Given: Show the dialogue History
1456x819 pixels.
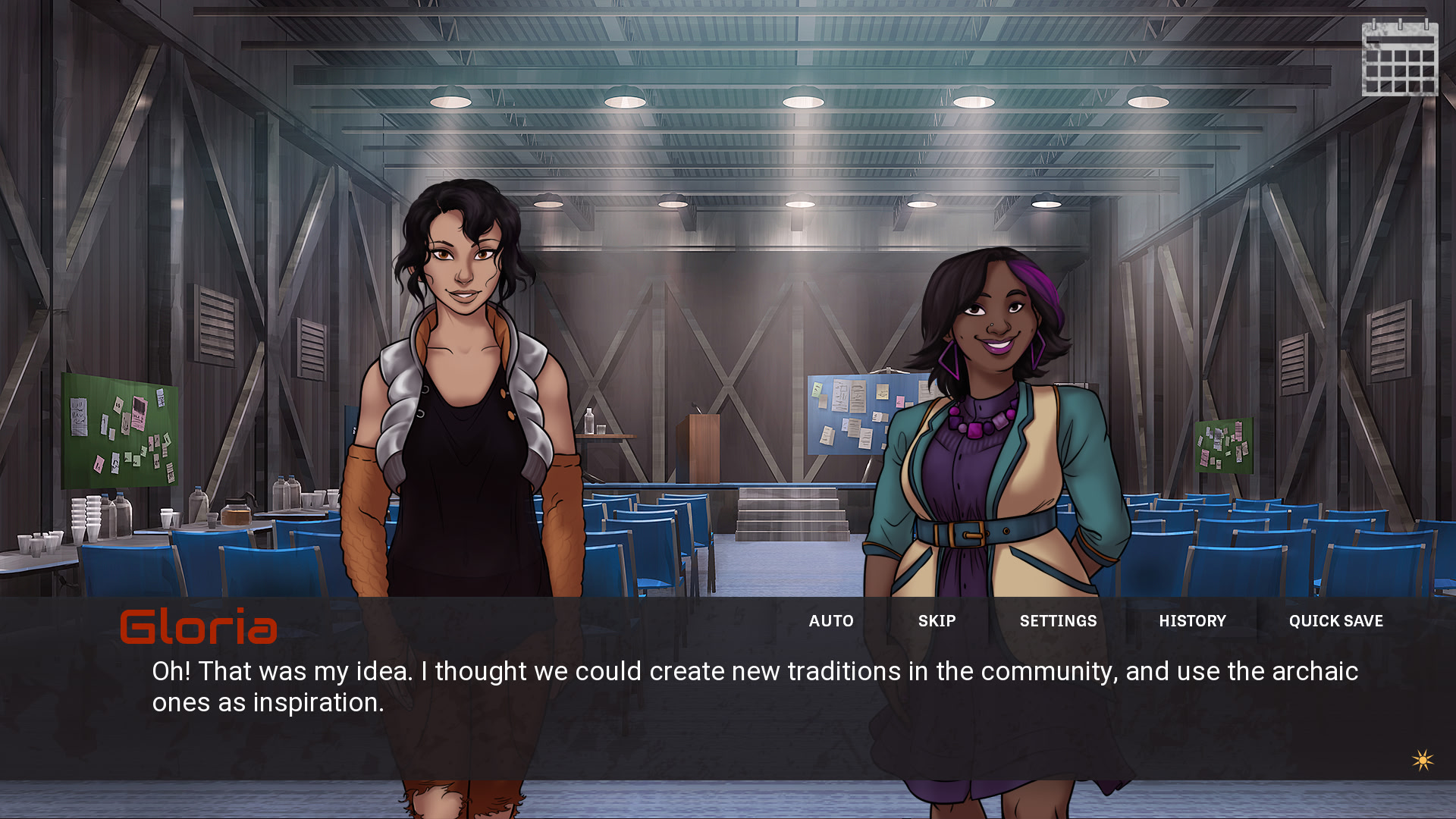Looking at the screenshot, I should click(x=1192, y=621).
